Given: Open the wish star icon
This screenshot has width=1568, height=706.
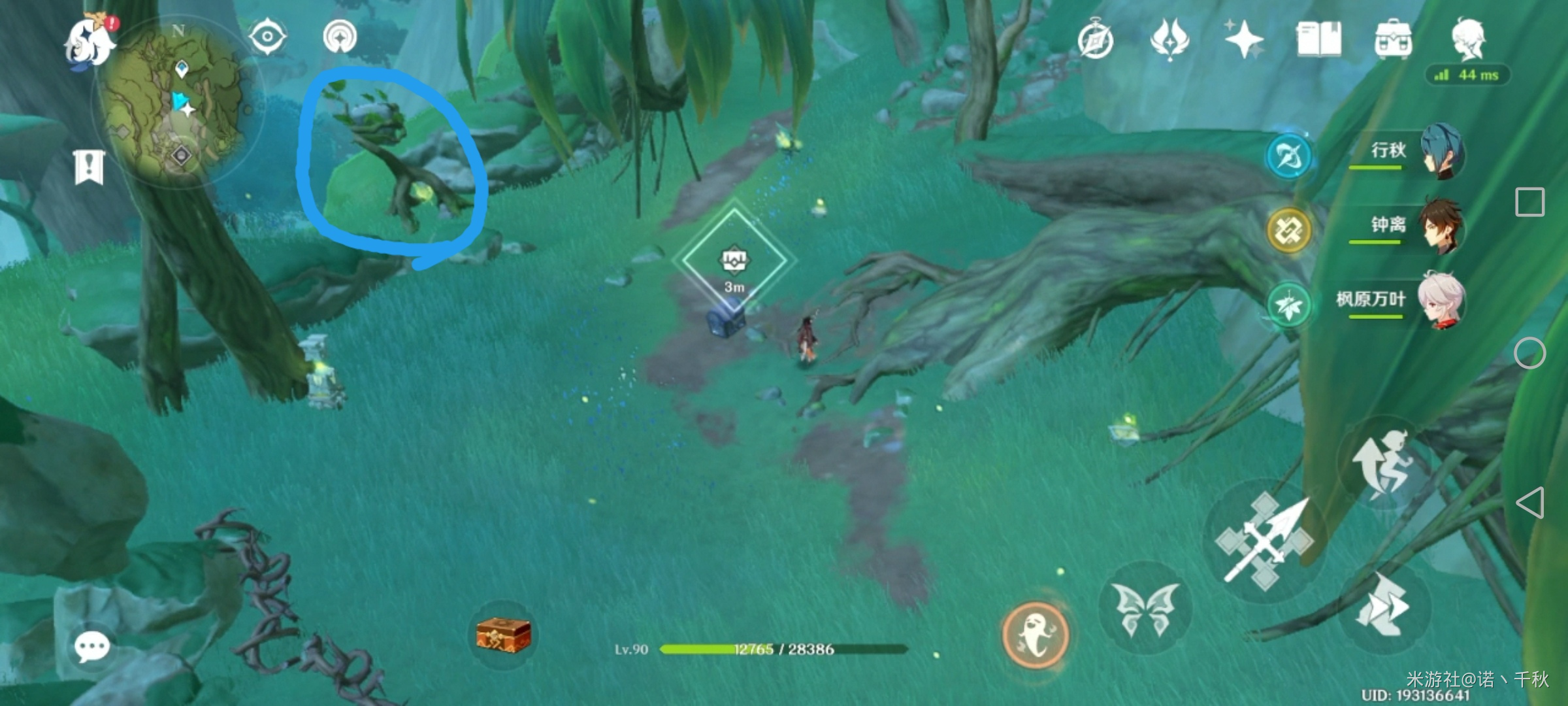Looking at the screenshot, I should pos(1243,39).
